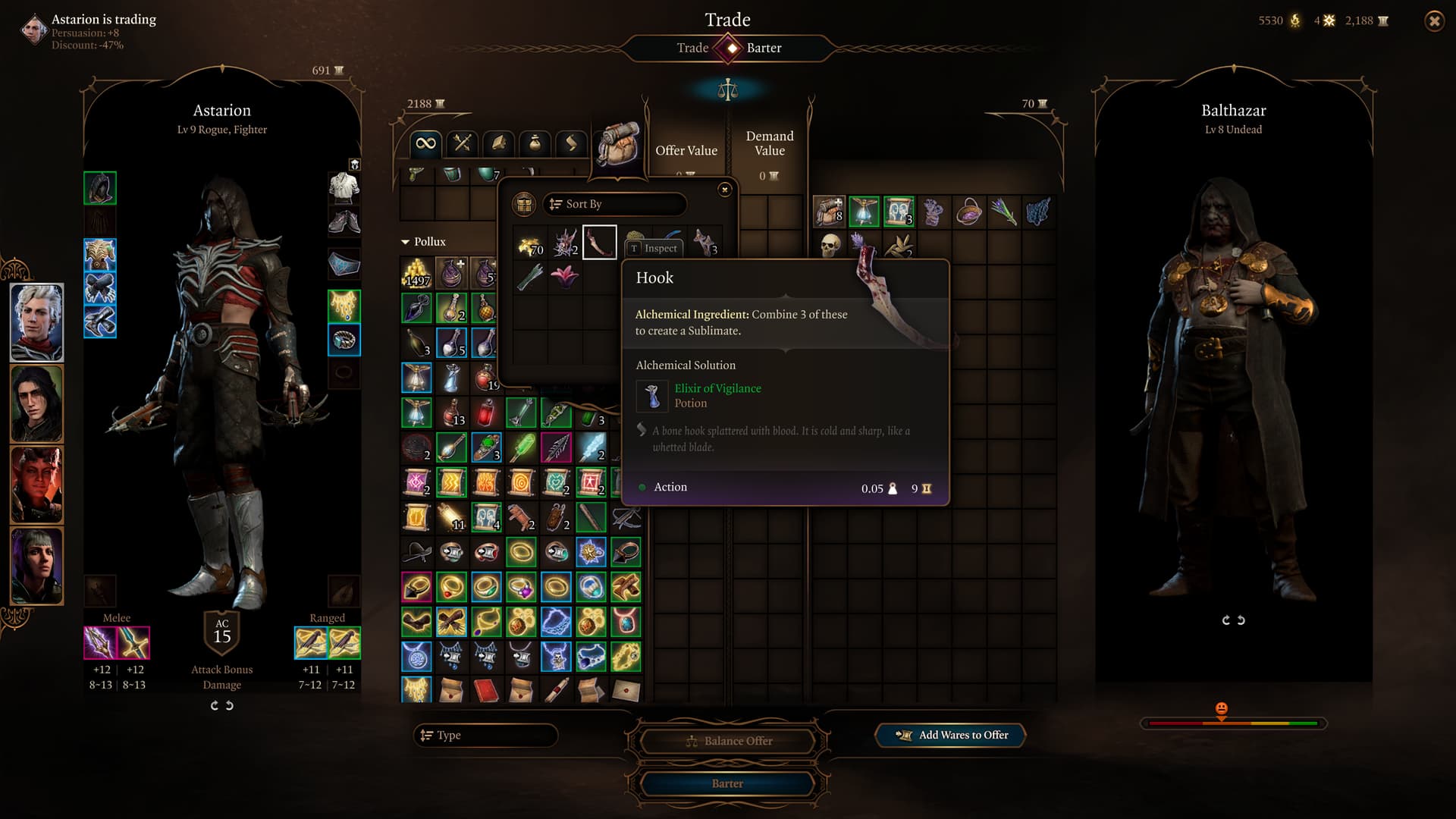Click the Elixir of Vigilance potion link
1456x819 pixels.
[717, 388]
